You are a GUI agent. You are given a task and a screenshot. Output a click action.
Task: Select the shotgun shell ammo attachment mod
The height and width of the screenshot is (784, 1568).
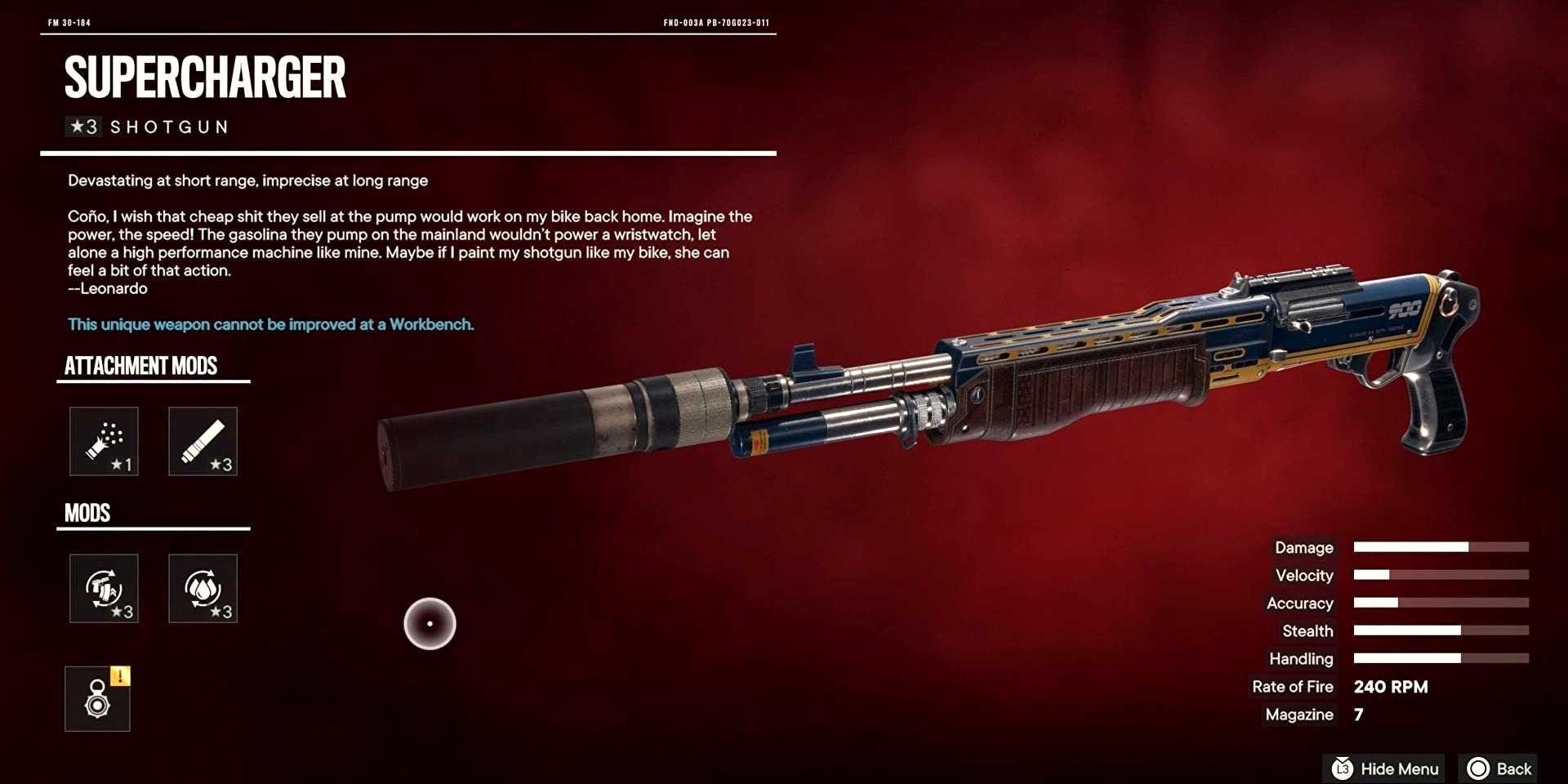pos(104,441)
